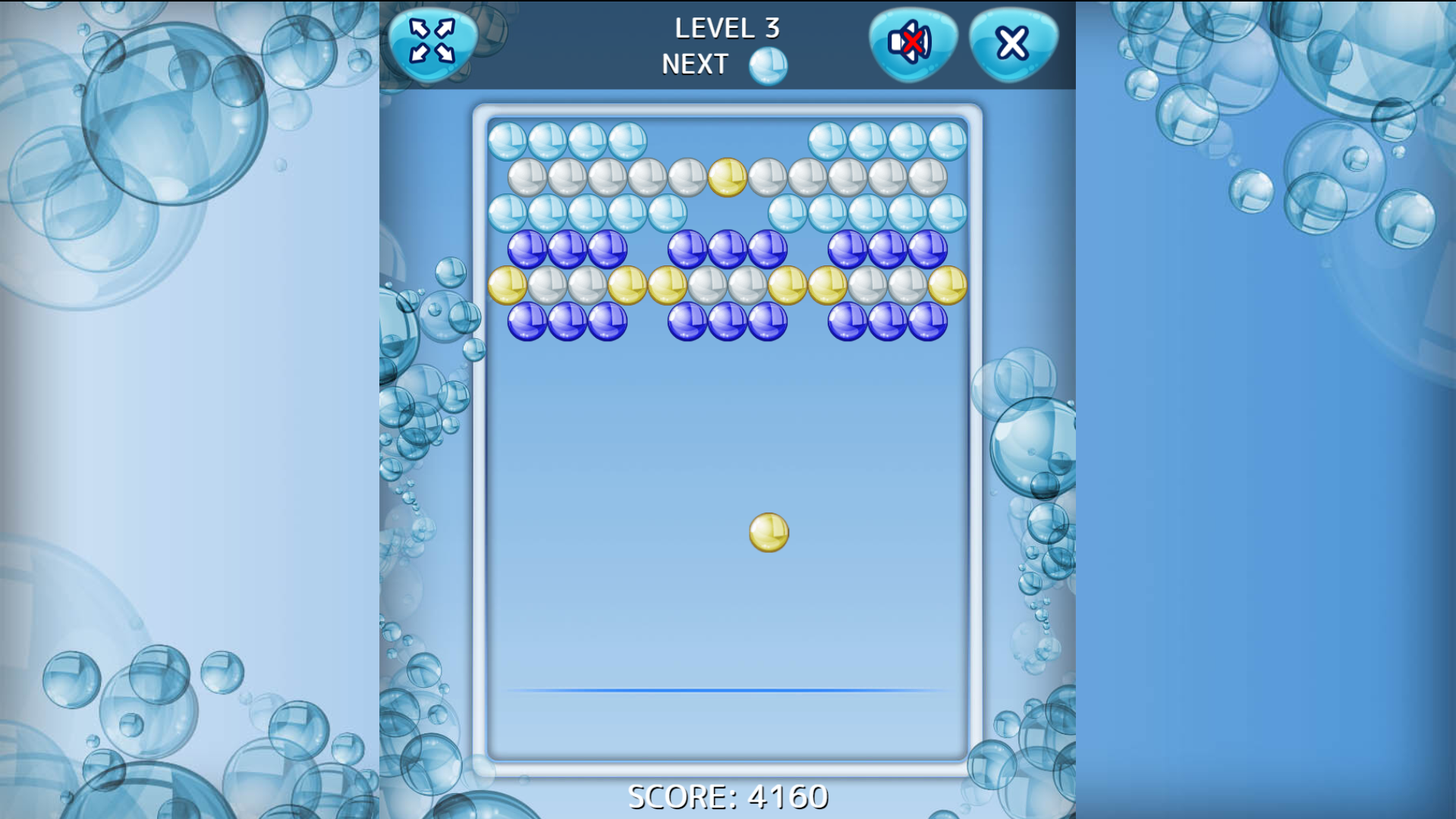Screen dimensions: 1456x819
Task: Click the muted speaker icon
Action: click(x=911, y=42)
